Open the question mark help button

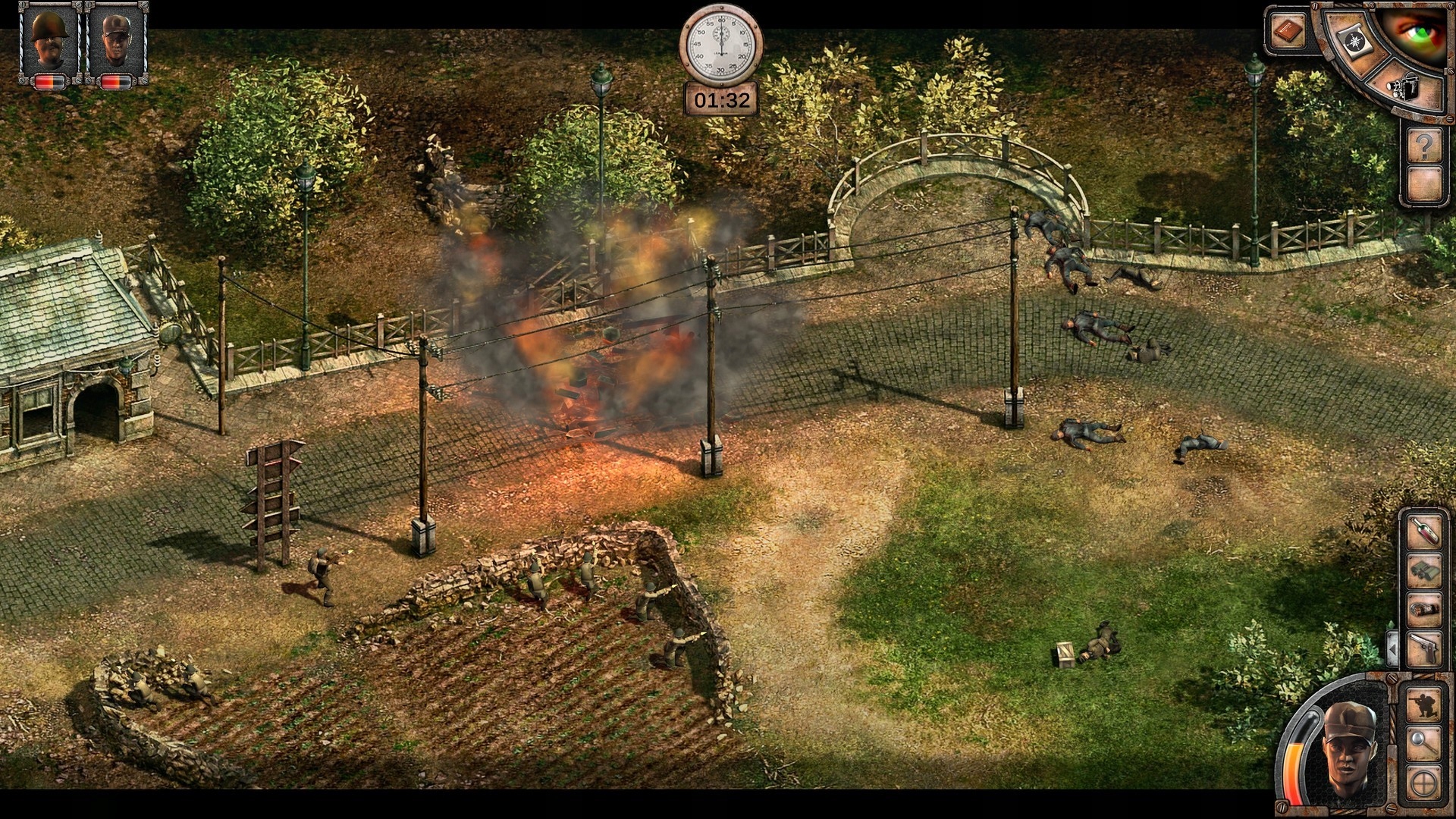1426,146
